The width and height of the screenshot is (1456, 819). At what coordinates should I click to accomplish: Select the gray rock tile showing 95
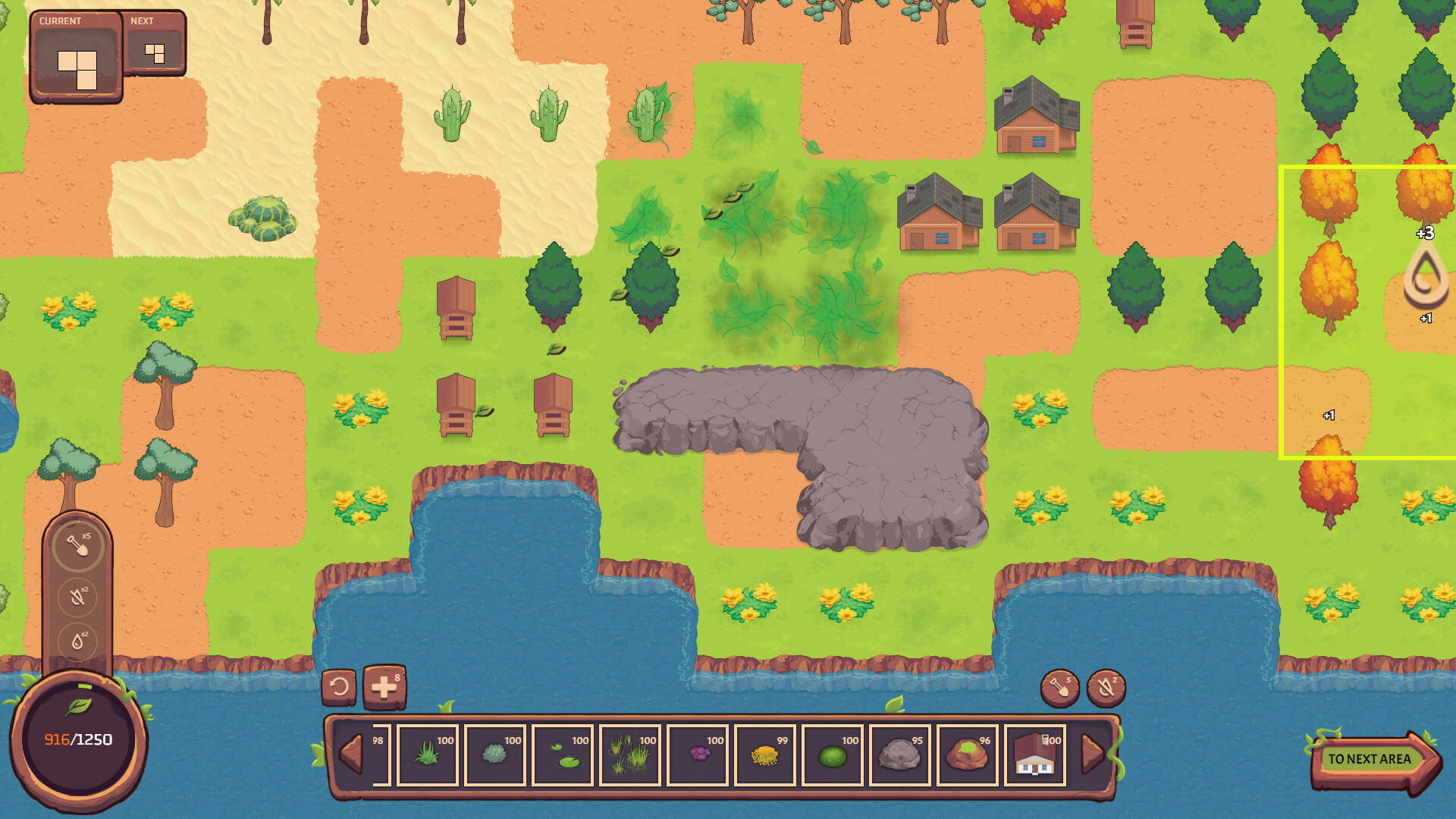point(899,756)
